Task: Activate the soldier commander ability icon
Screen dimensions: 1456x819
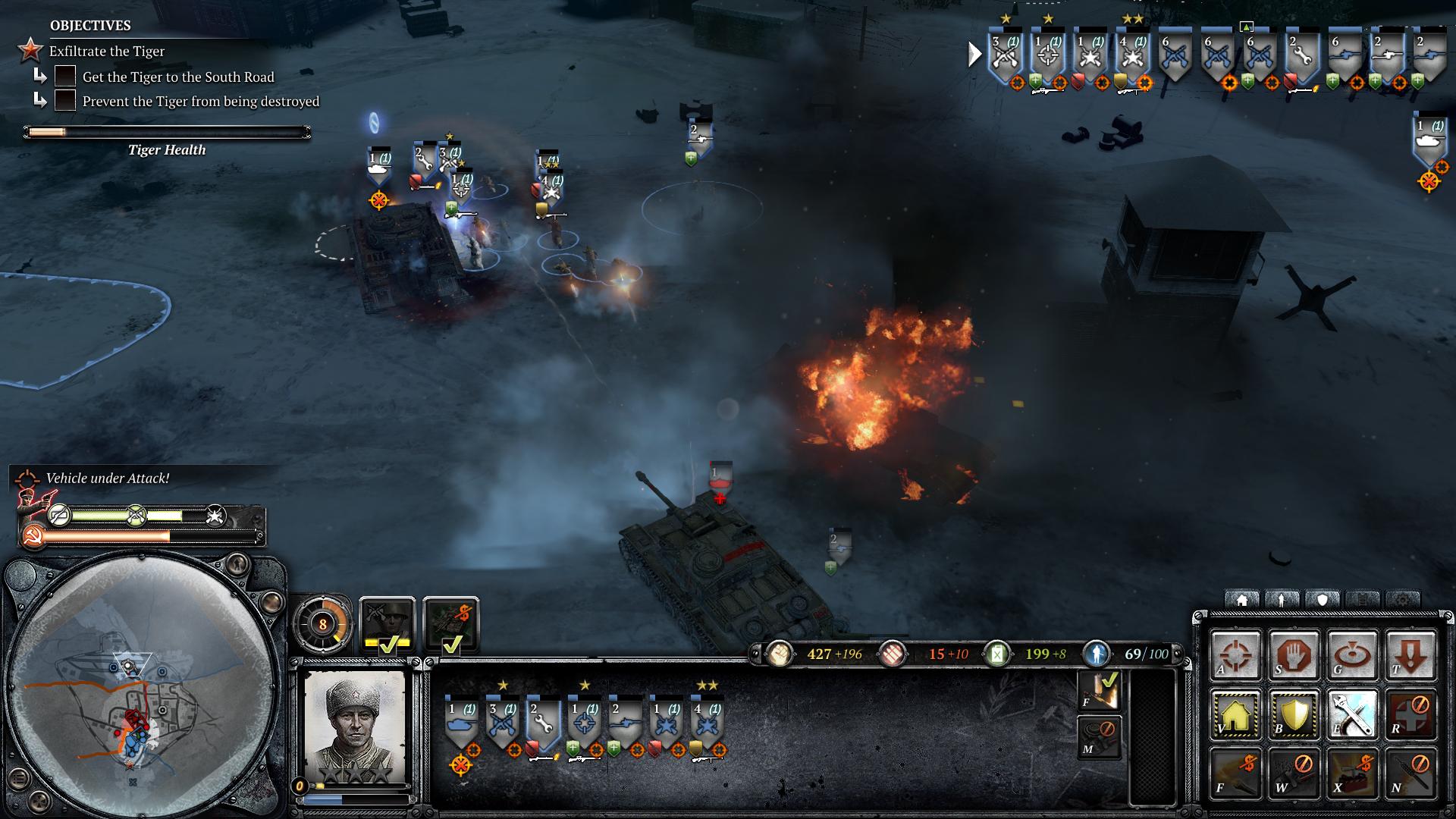Action: click(388, 624)
